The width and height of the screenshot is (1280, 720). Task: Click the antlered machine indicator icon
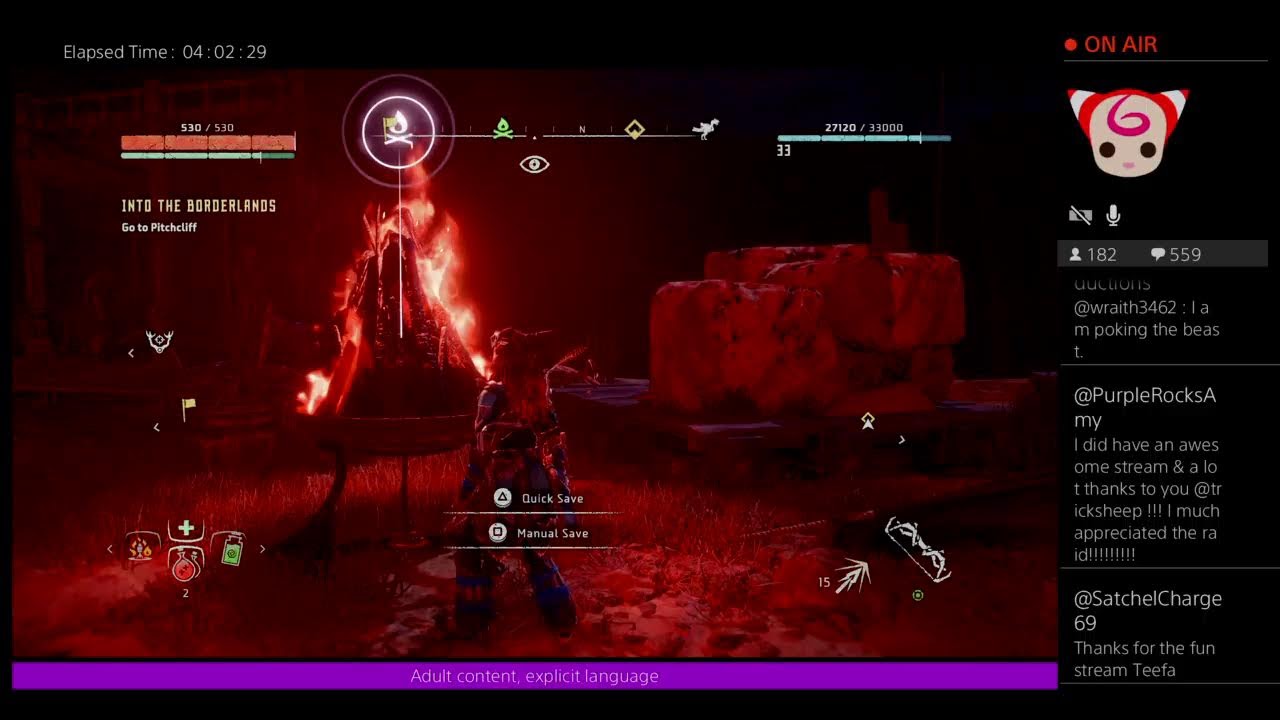(159, 342)
